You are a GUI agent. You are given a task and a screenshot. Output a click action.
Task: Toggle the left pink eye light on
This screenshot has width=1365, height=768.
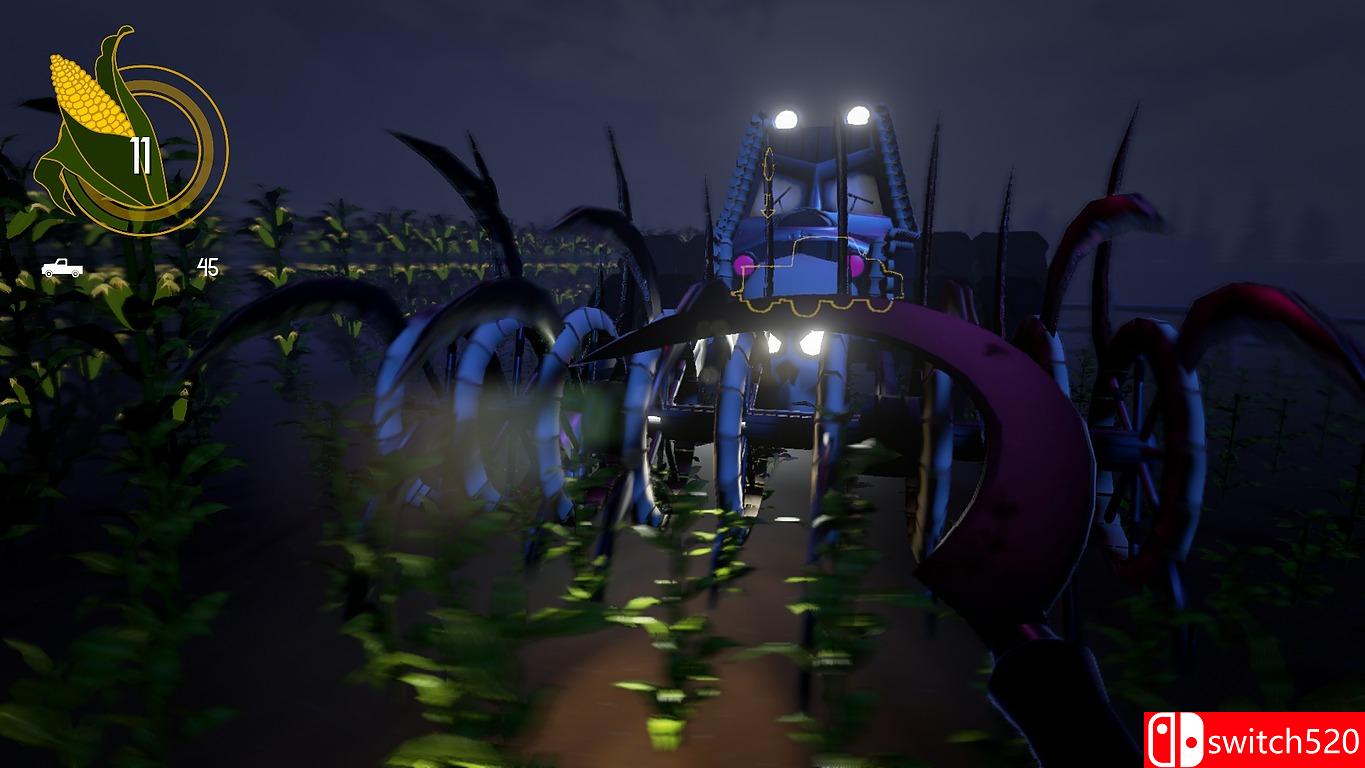click(x=744, y=264)
